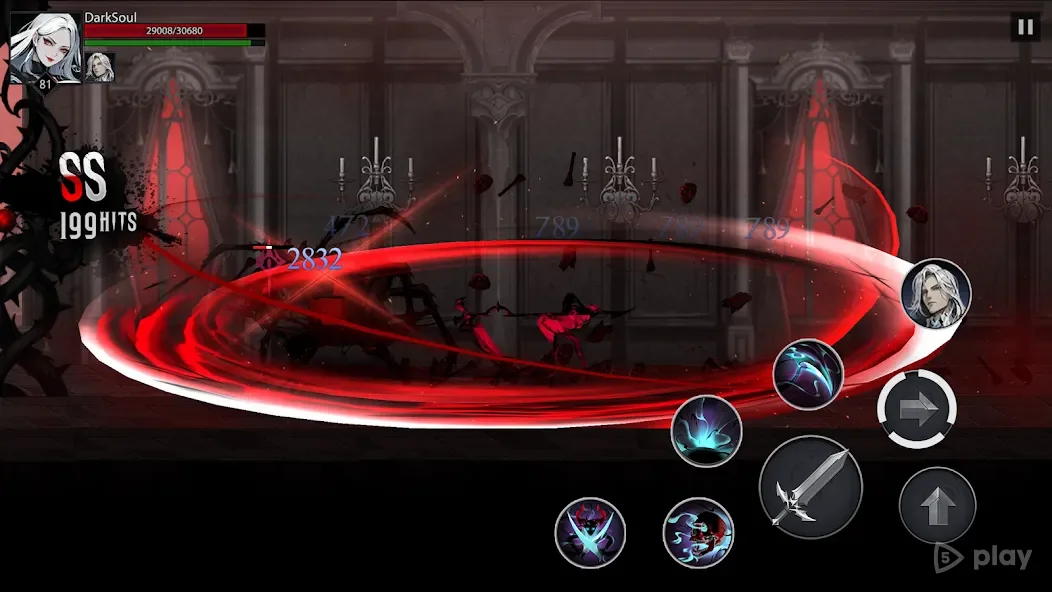Trigger the red-hooded reaper skill
Image resolution: width=1052 pixels, height=592 pixels.
pyautogui.click(x=698, y=532)
